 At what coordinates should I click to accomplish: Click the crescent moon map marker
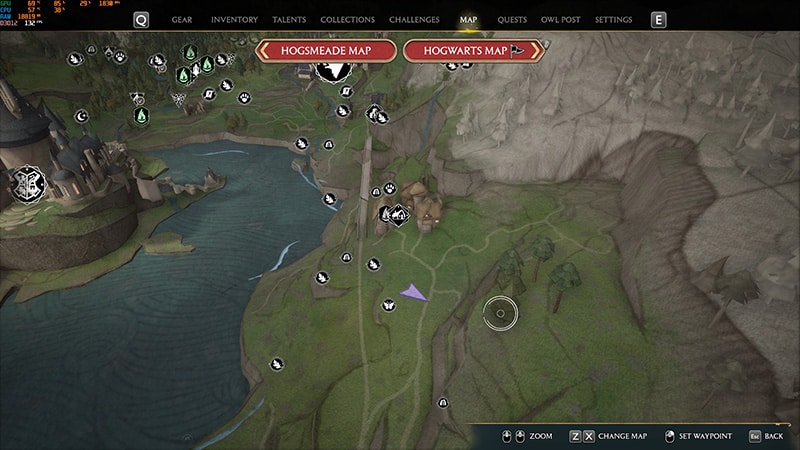[x=82, y=116]
